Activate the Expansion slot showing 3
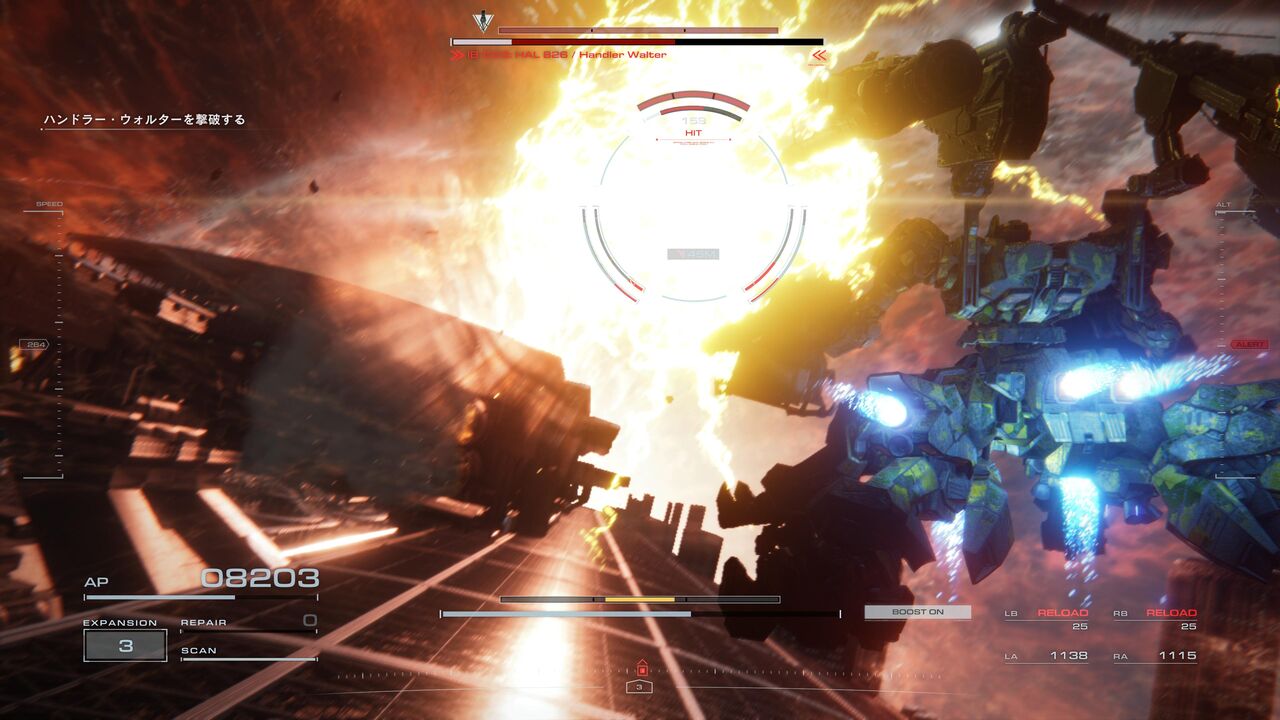1280x720 pixels. click(x=125, y=646)
